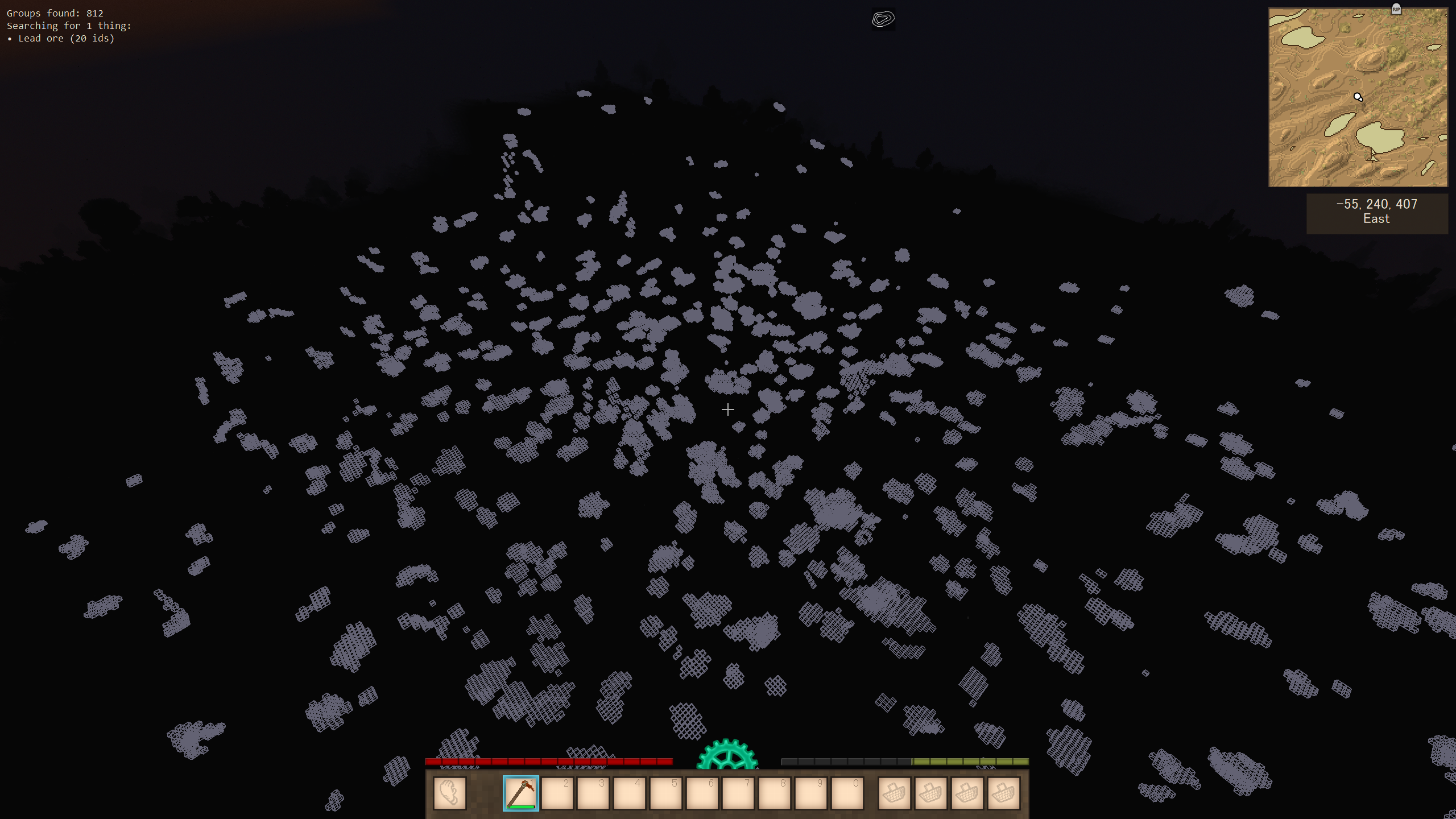Select the white player marker on the minimap
This screenshot has height=819, width=1456.
(1358, 97)
